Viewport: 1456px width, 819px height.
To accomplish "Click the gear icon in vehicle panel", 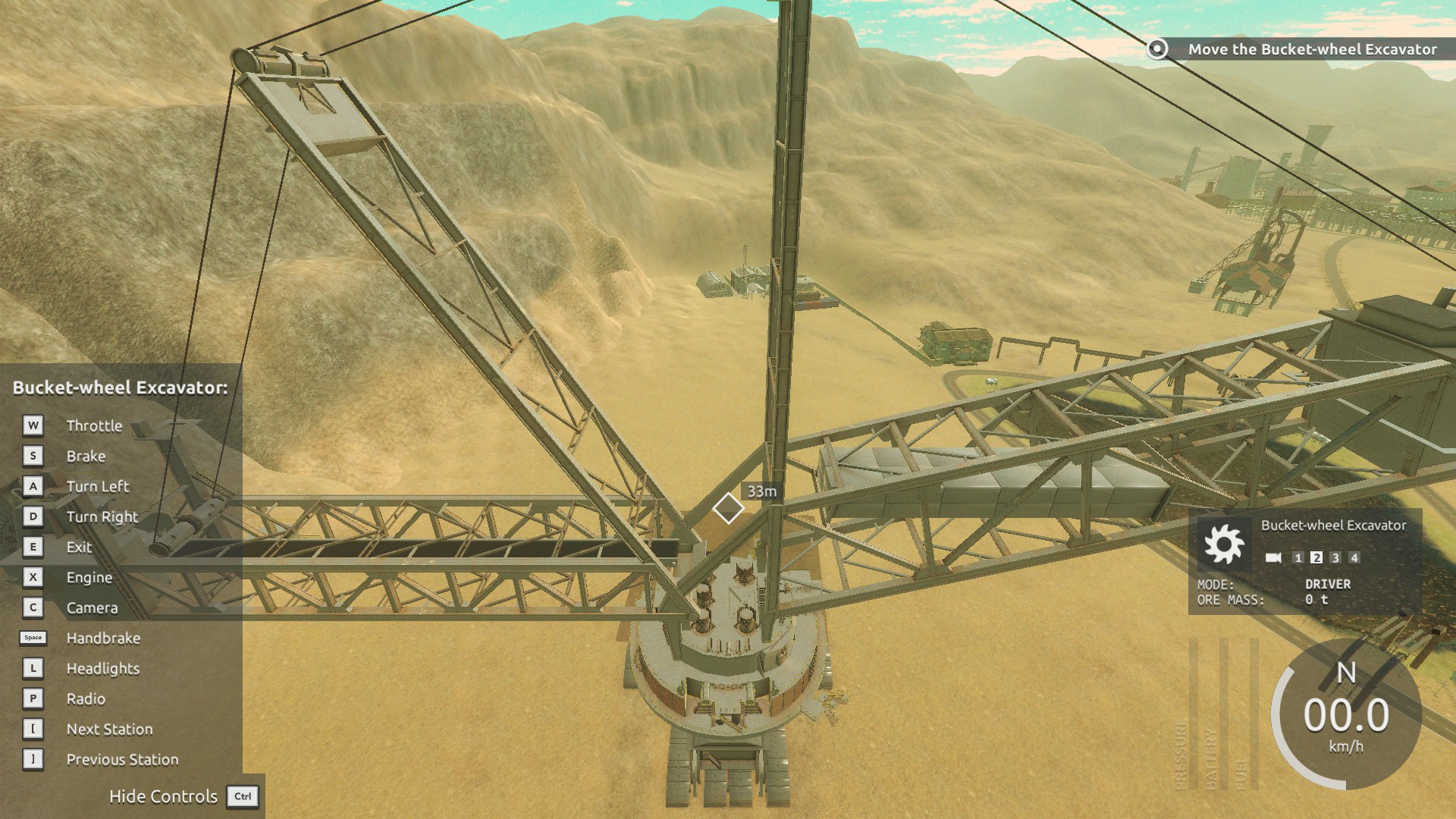I will (1223, 544).
